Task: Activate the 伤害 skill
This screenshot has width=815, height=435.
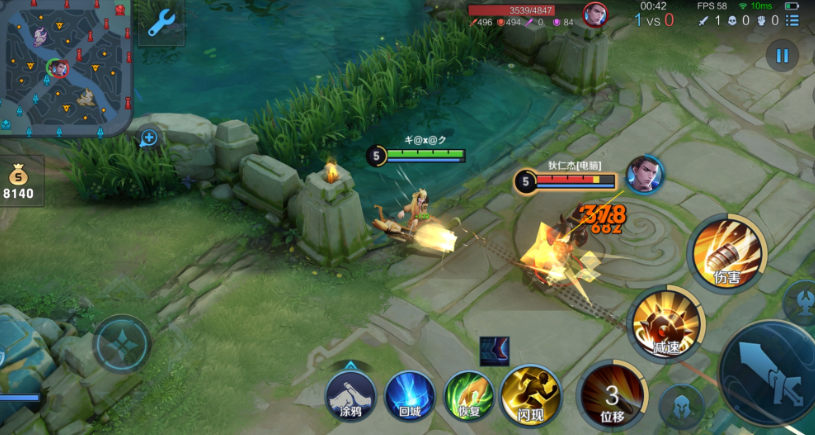Action: (x=727, y=251)
